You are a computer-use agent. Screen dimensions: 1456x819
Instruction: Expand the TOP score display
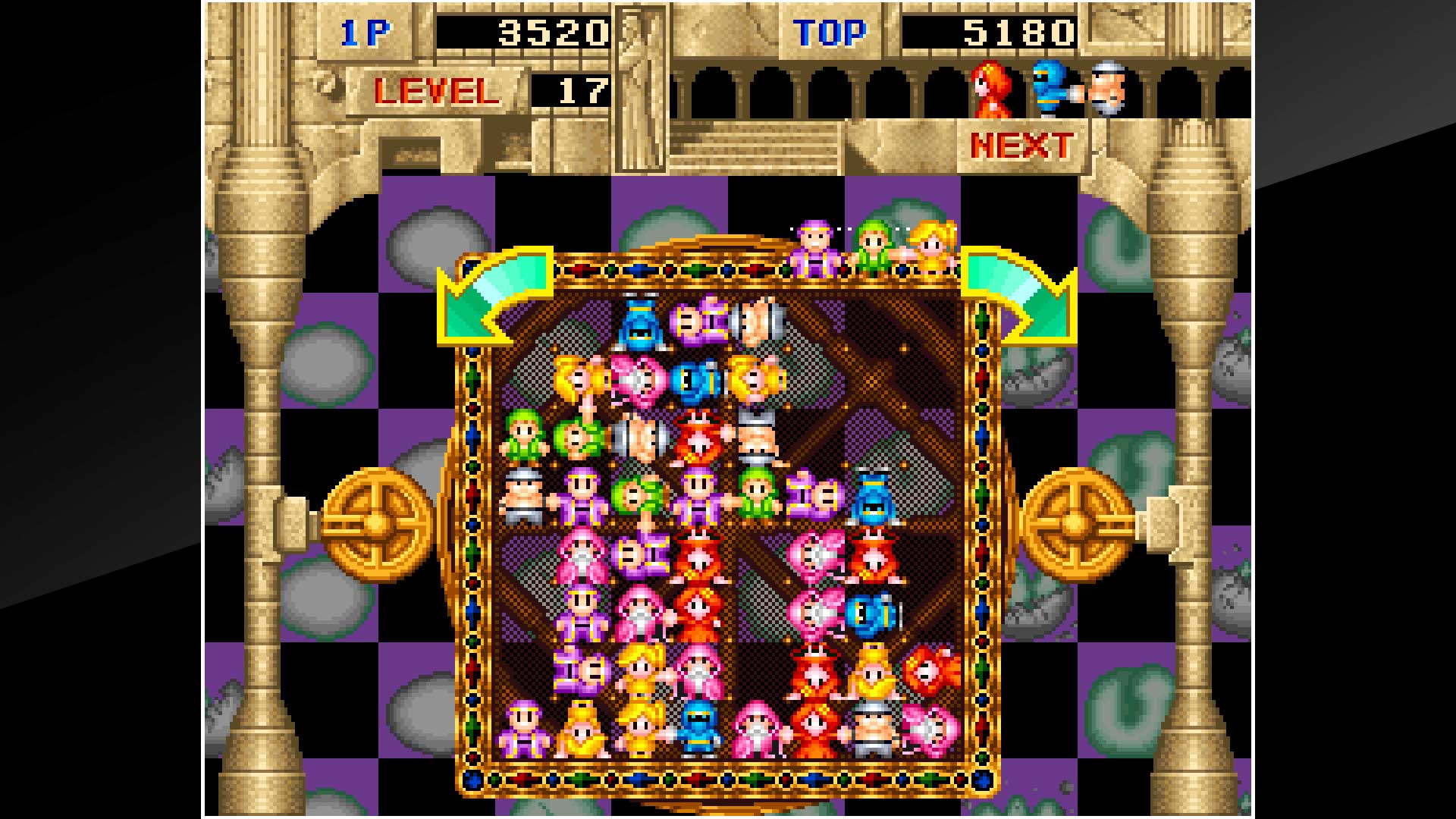coord(828,33)
